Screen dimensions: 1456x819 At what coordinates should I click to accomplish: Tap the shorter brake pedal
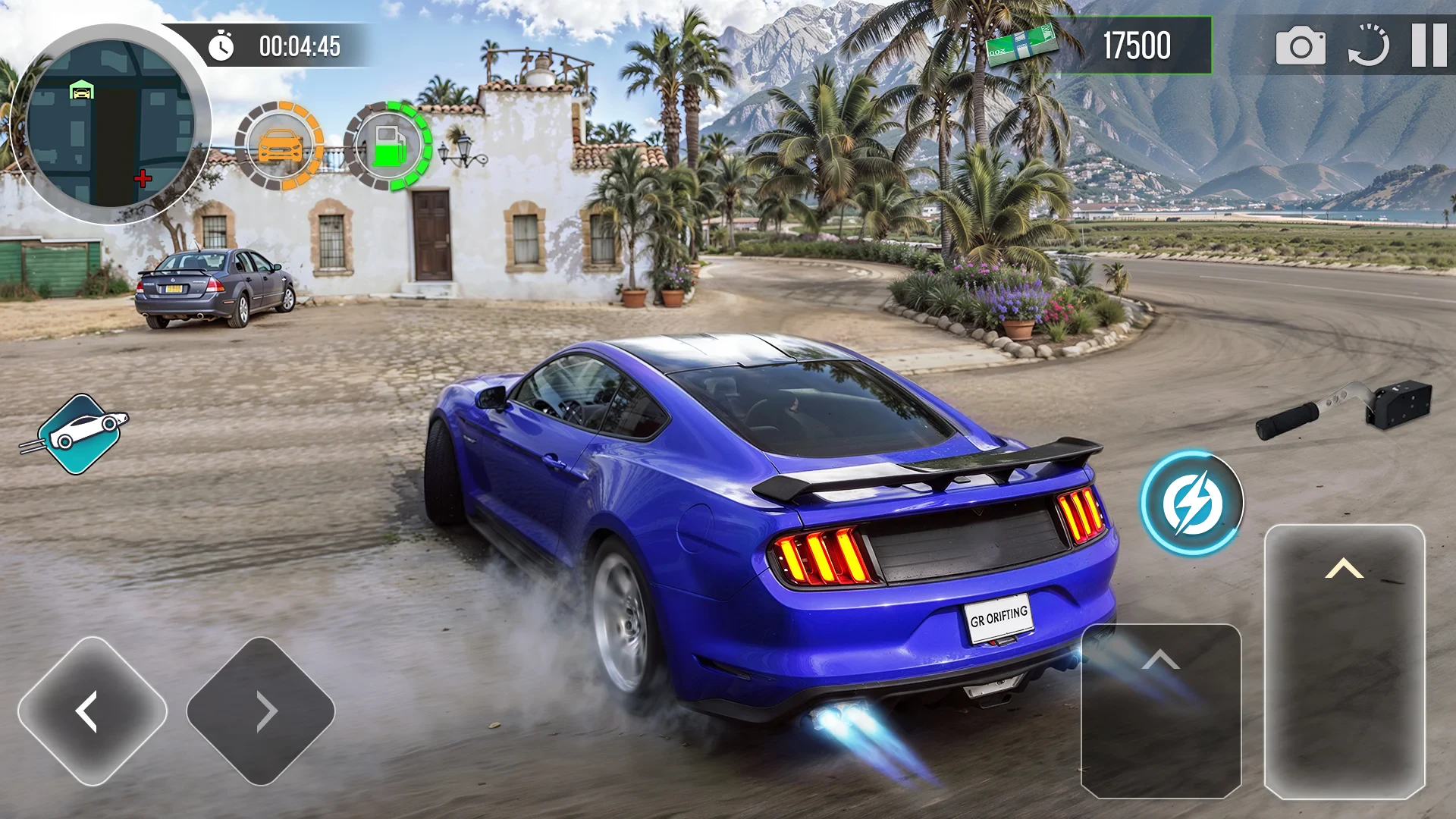coord(1160,711)
